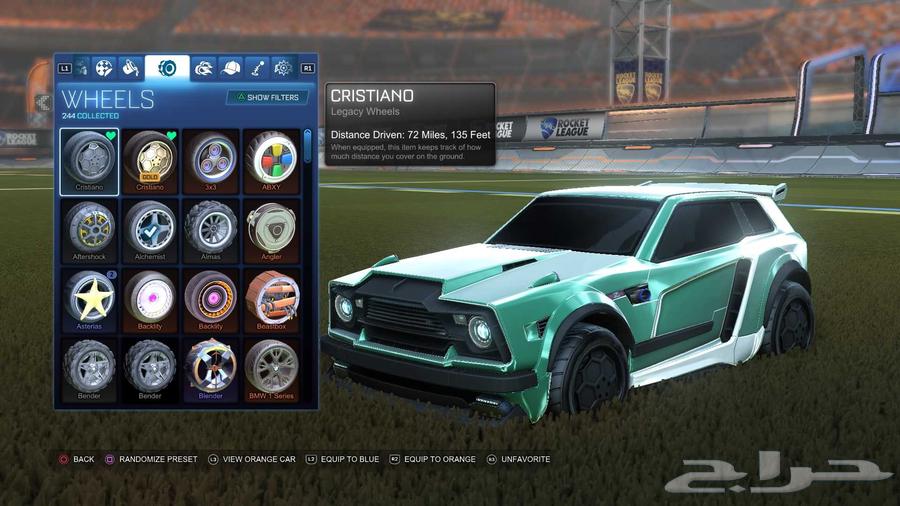Select the BMW 1 Series wheels
Image resolution: width=900 pixels, height=506 pixels.
pos(271,368)
